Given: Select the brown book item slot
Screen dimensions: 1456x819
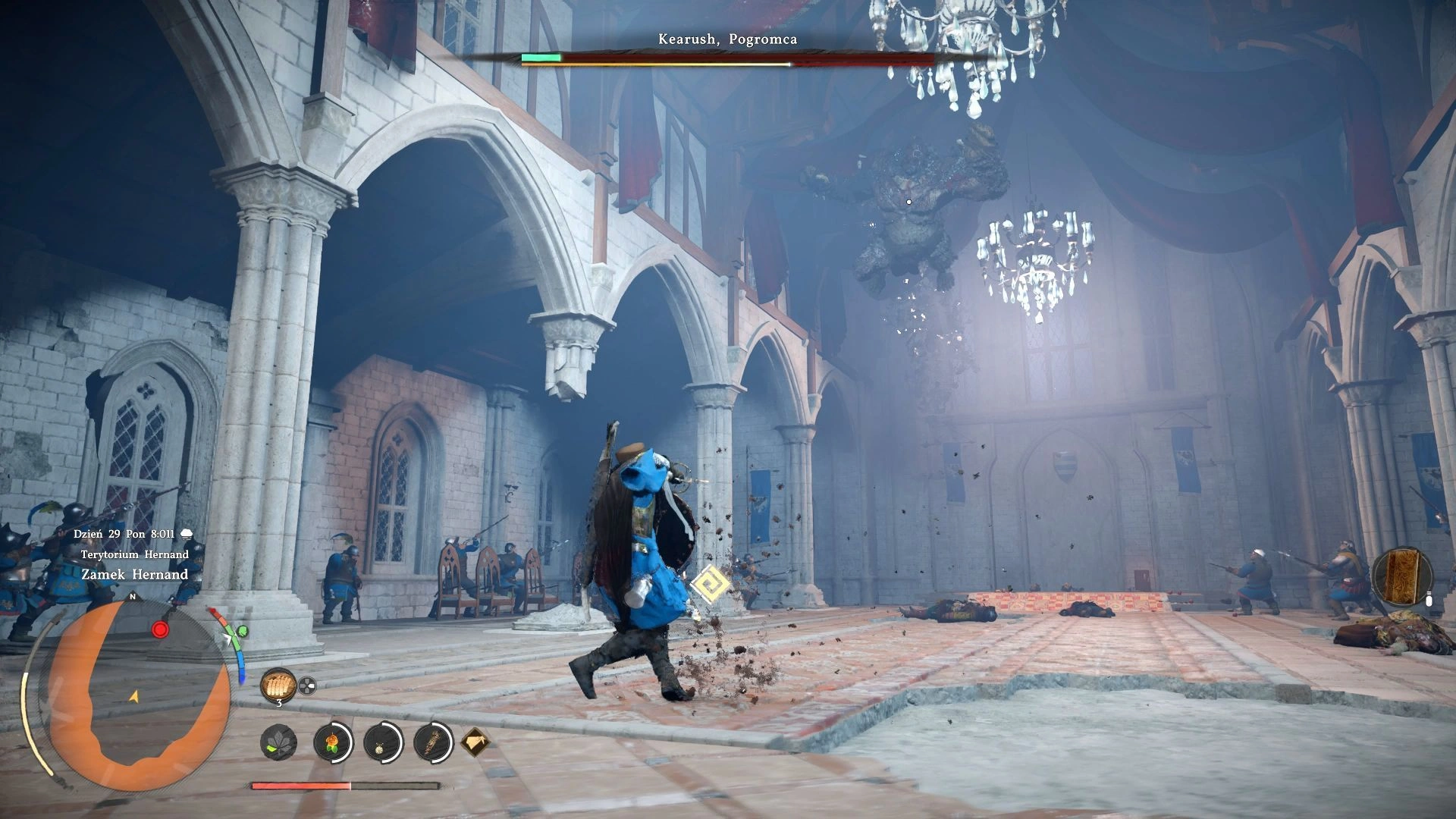Looking at the screenshot, I should pos(1401,578).
